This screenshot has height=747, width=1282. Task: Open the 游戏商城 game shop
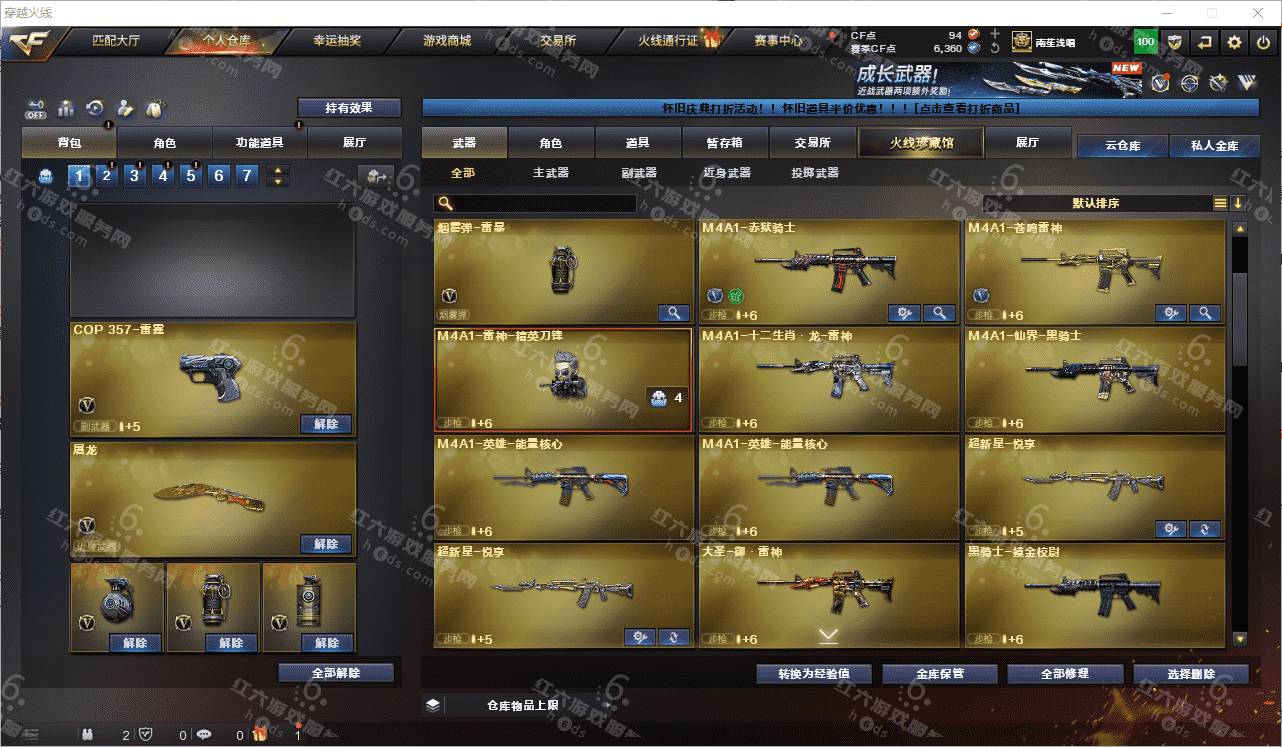[x=446, y=41]
